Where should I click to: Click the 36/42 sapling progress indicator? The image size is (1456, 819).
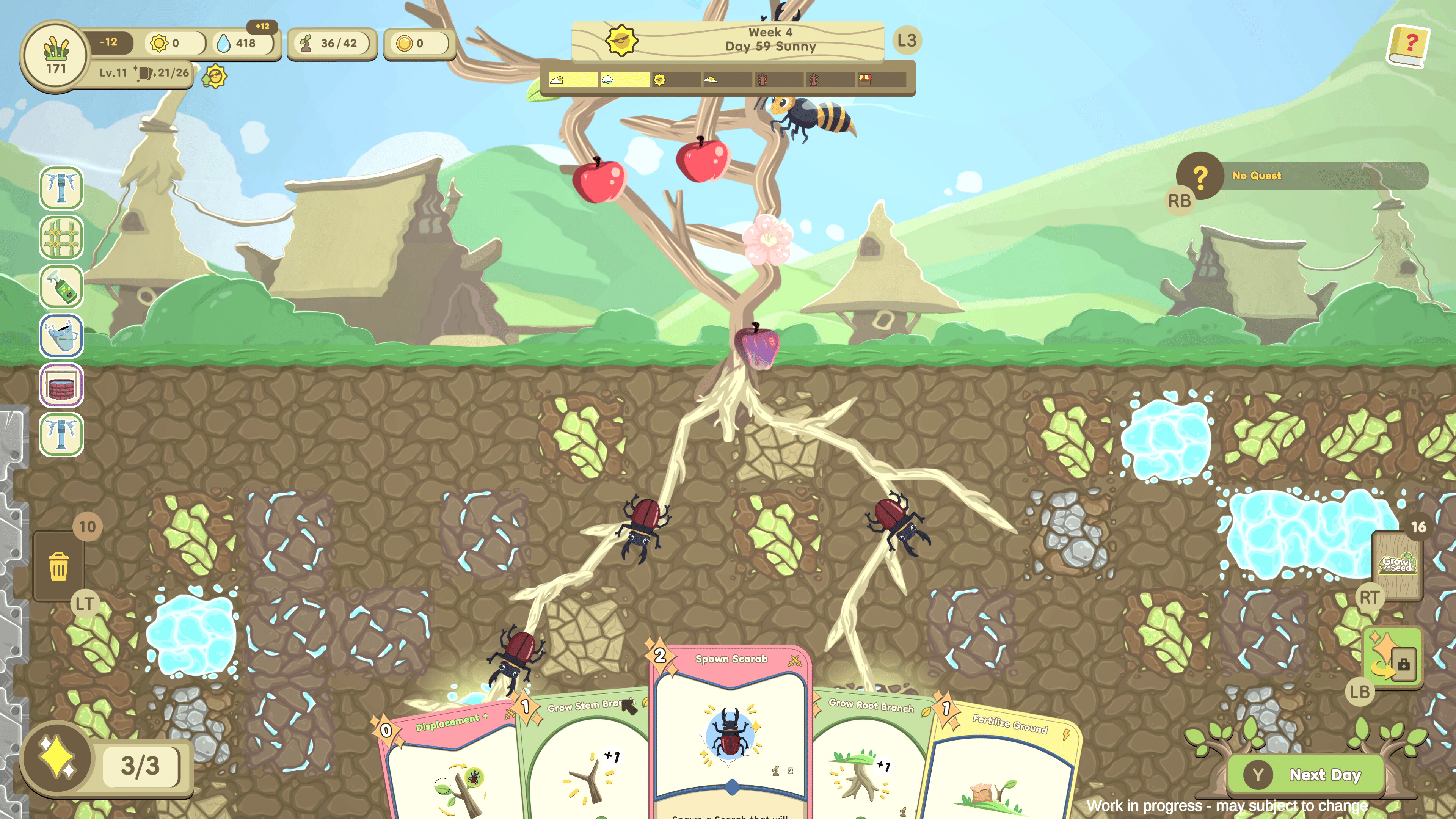click(333, 43)
